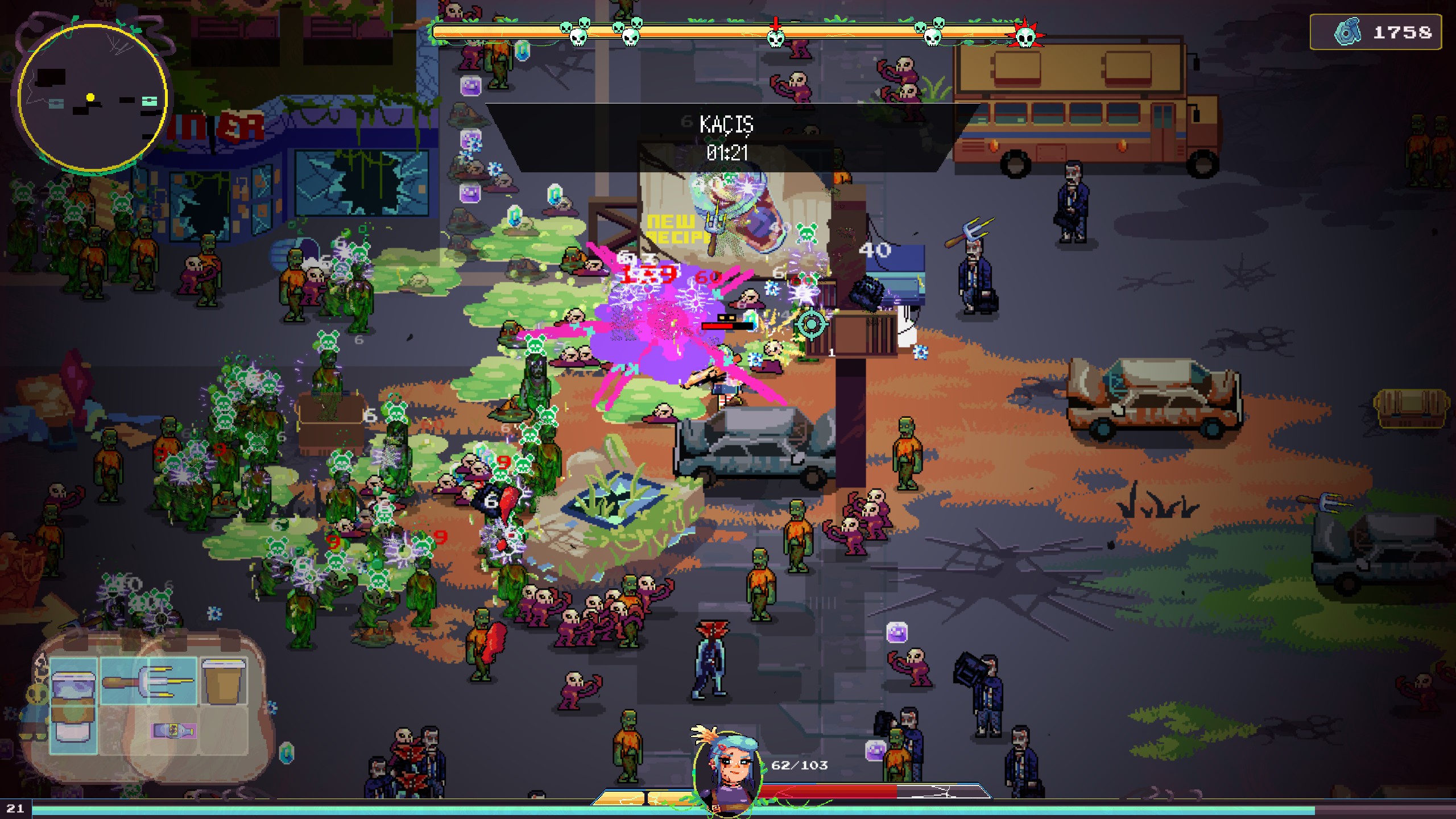Click the currency counter showing 1758
The image size is (1456, 819).
tap(1375, 32)
